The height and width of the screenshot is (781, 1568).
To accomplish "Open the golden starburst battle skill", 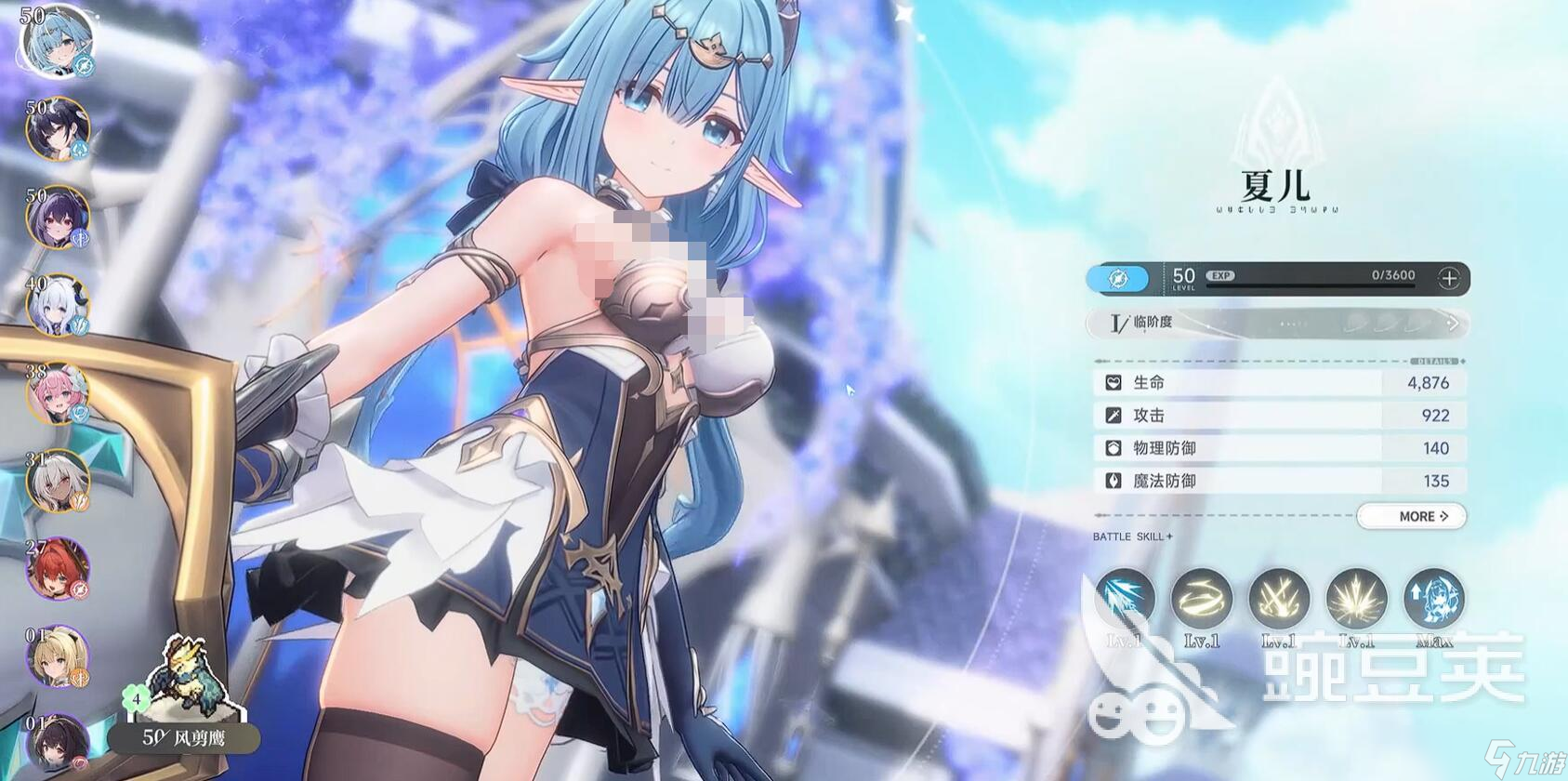I will 1357,599.
